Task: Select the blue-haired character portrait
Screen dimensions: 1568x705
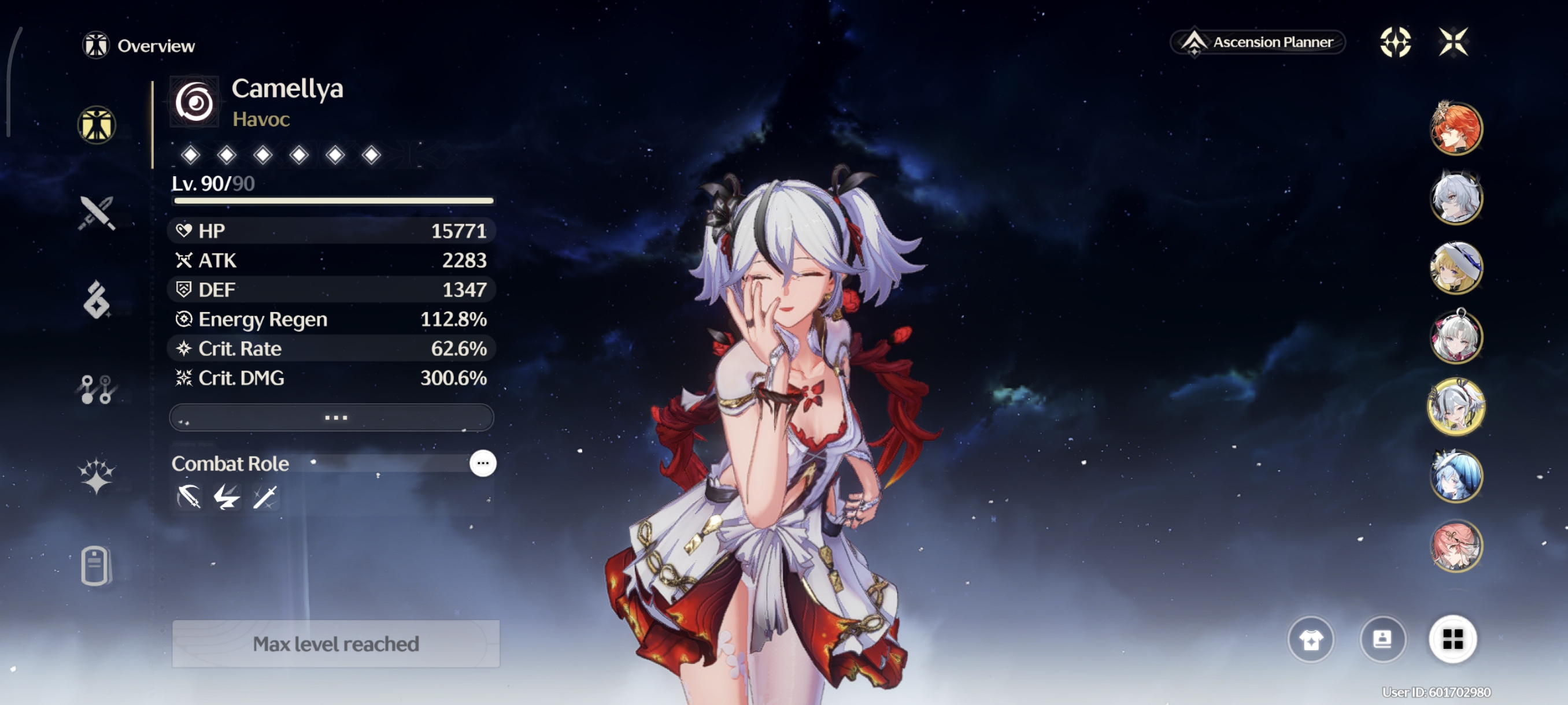Action: [1455, 476]
